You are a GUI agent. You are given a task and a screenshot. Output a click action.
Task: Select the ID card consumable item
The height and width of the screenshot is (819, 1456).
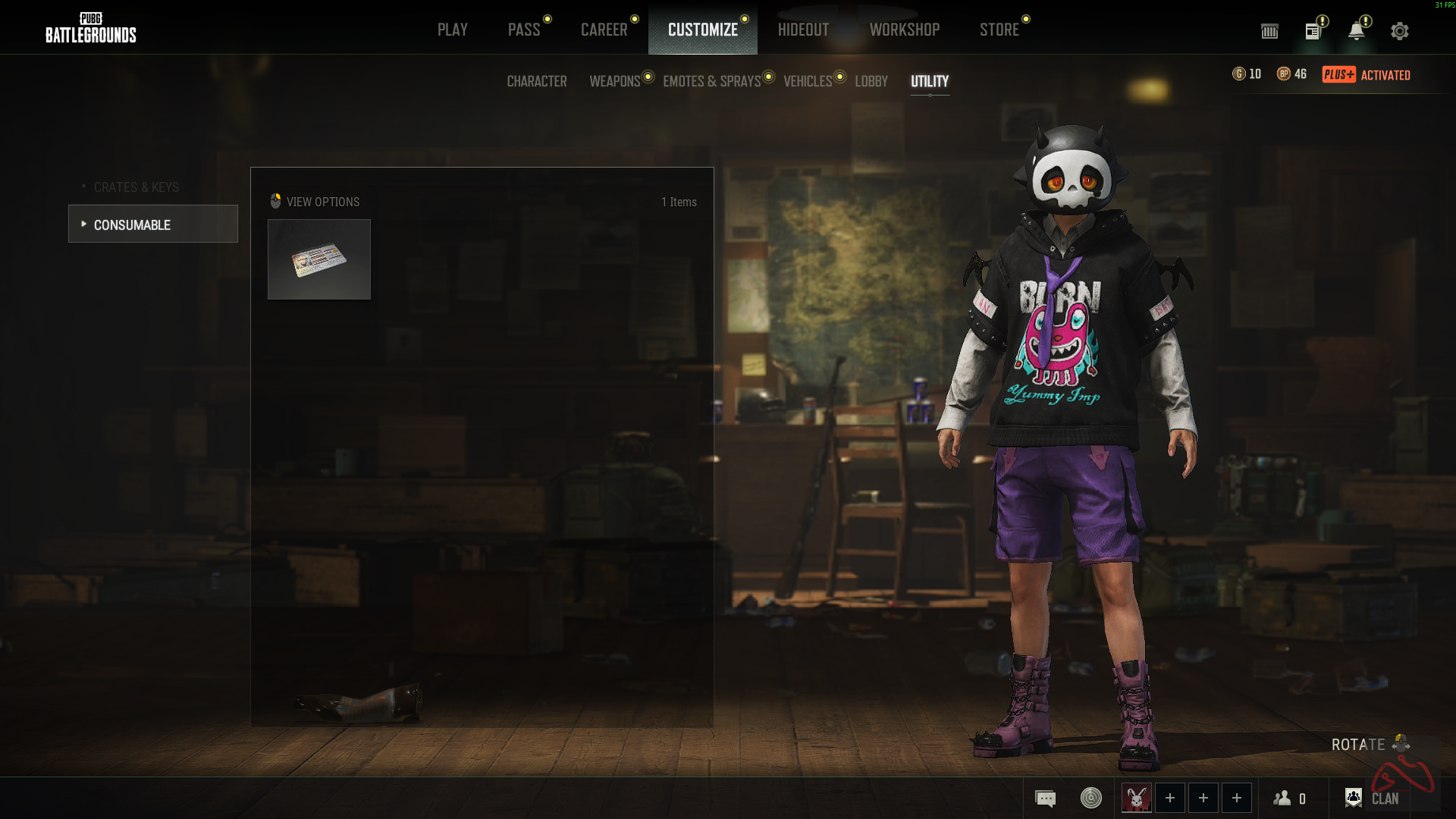pyautogui.click(x=318, y=259)
